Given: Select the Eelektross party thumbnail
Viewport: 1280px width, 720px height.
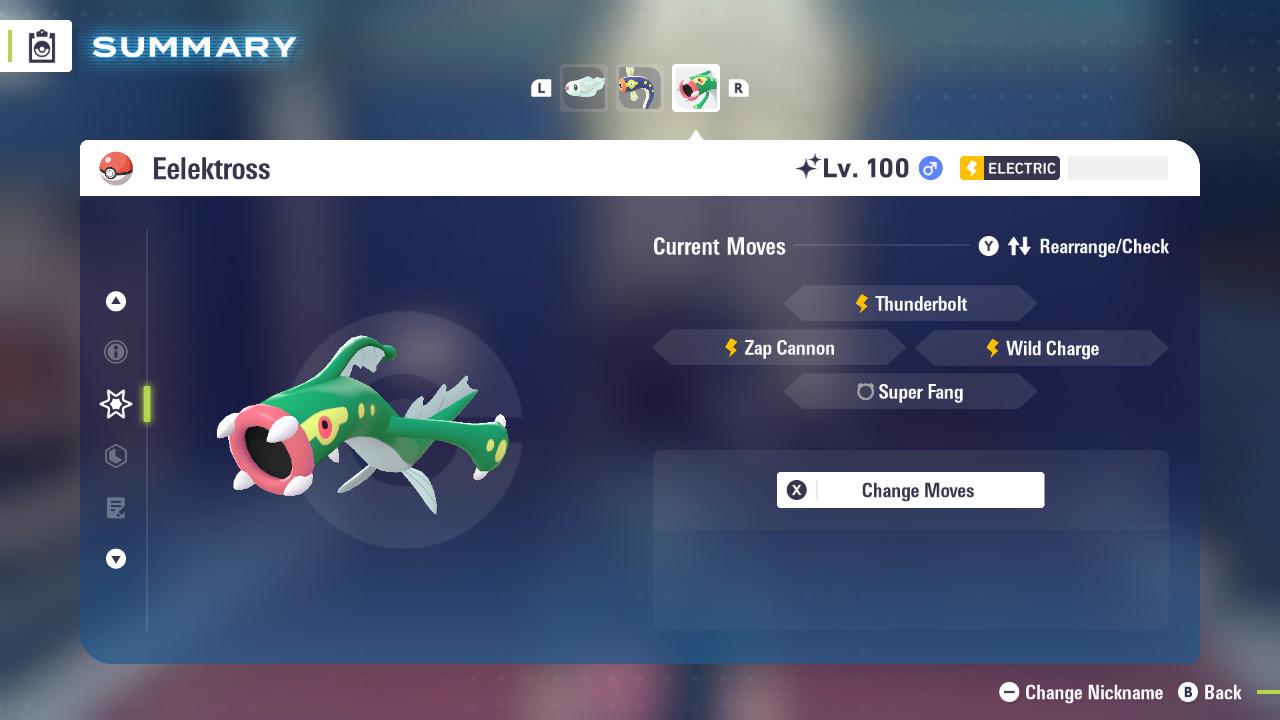Looking at the screenshot, I should click(x=696, y=88).
